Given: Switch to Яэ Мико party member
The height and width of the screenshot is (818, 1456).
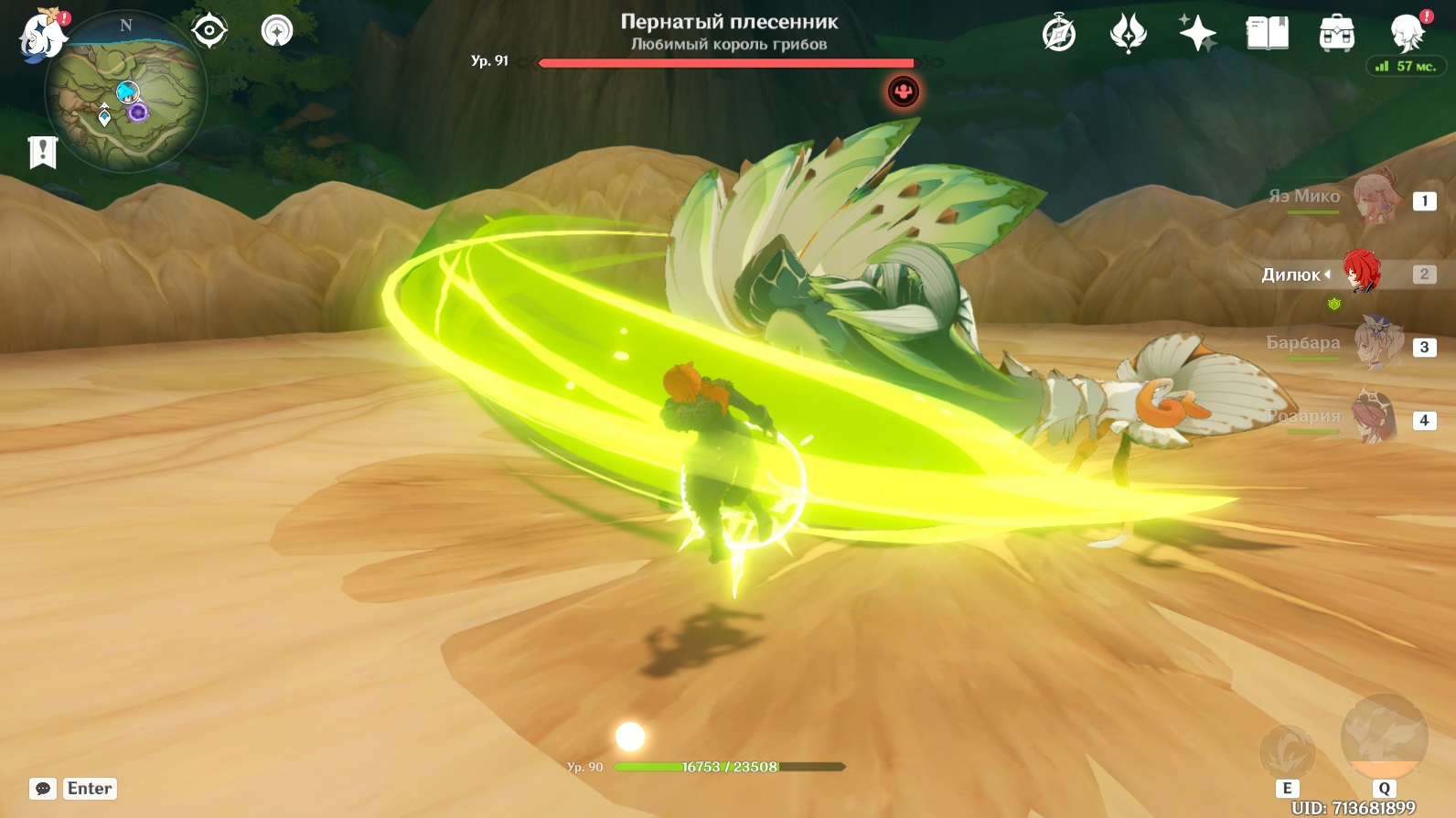Looking at the screenshot, I should [1376, 199].
